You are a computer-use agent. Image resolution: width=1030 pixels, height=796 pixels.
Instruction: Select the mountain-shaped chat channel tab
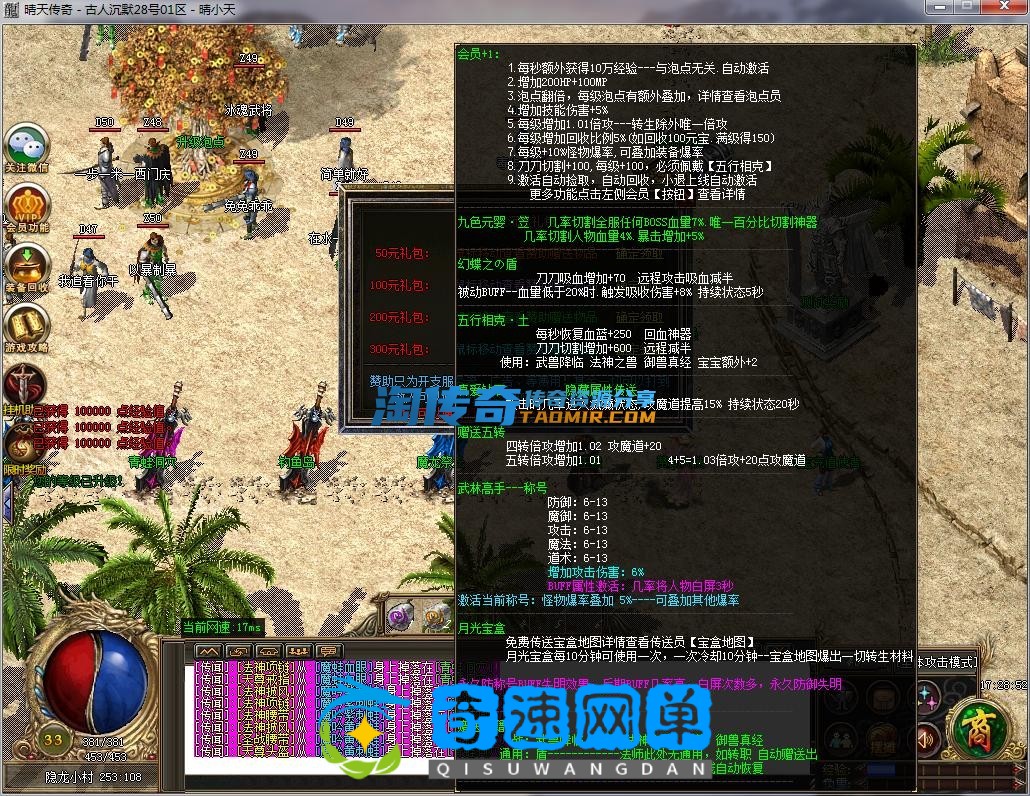coord(206,652)
